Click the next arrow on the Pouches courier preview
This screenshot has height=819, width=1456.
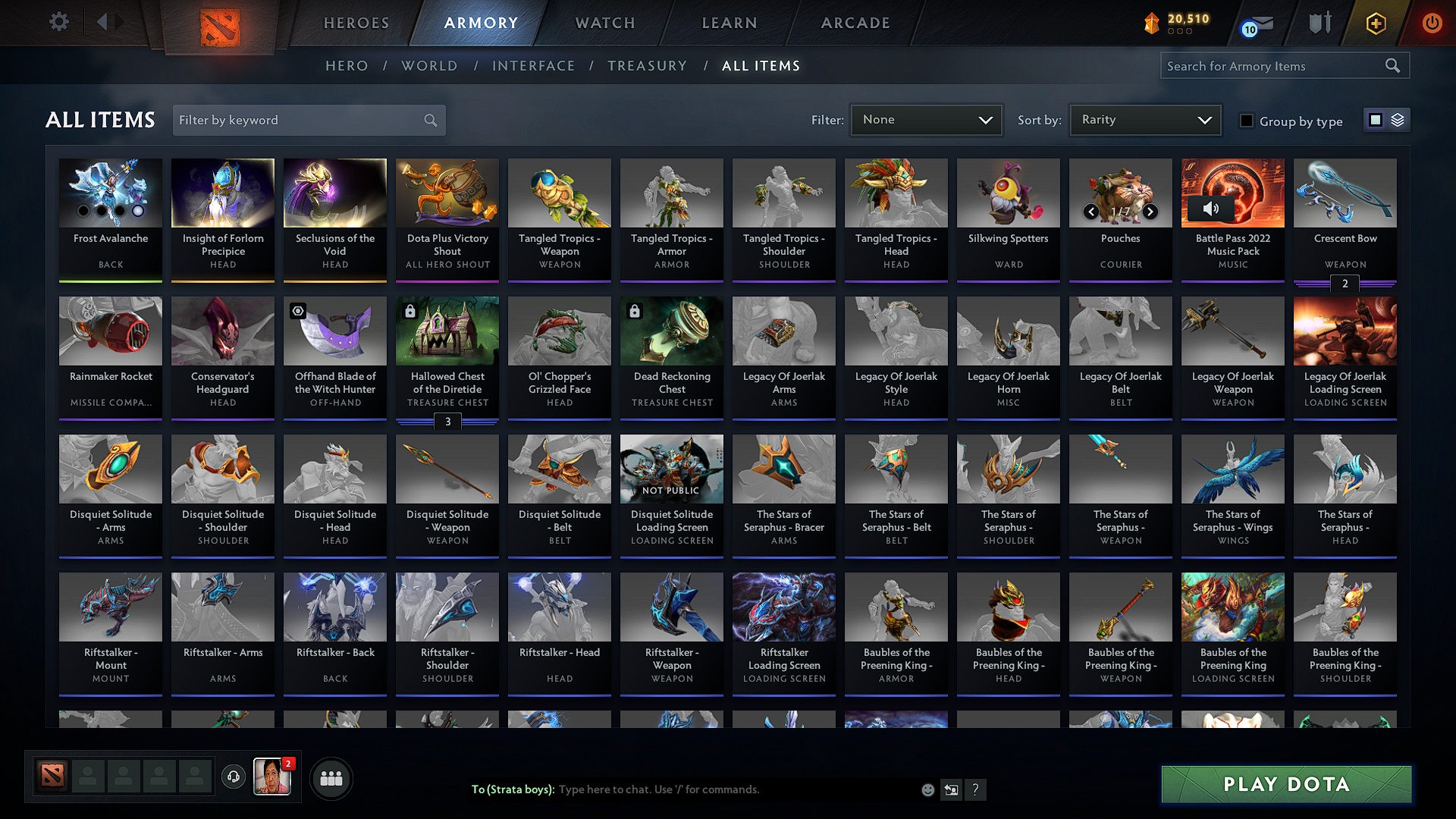1150,212
